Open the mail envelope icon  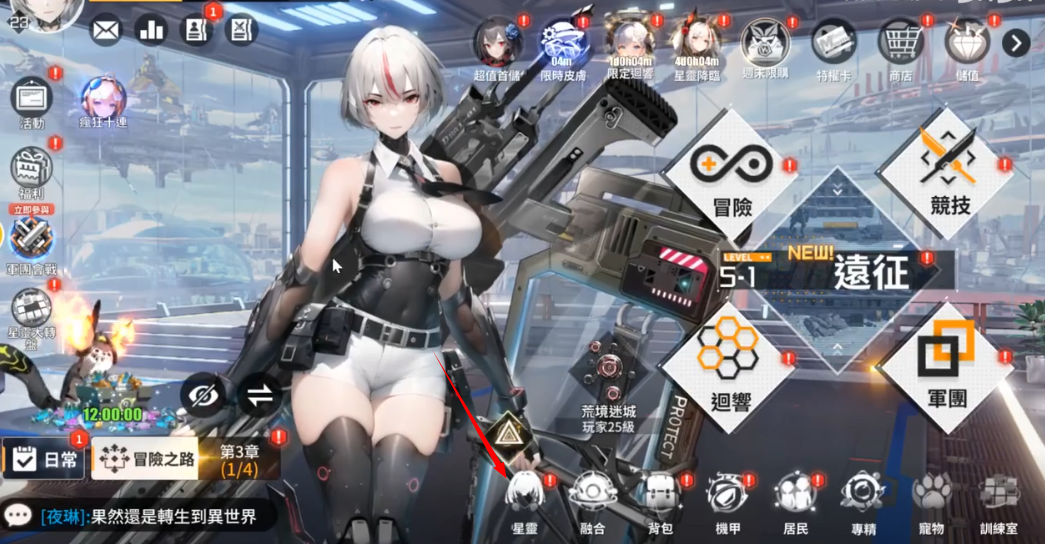pyautogui.click(x=105, y=30)
